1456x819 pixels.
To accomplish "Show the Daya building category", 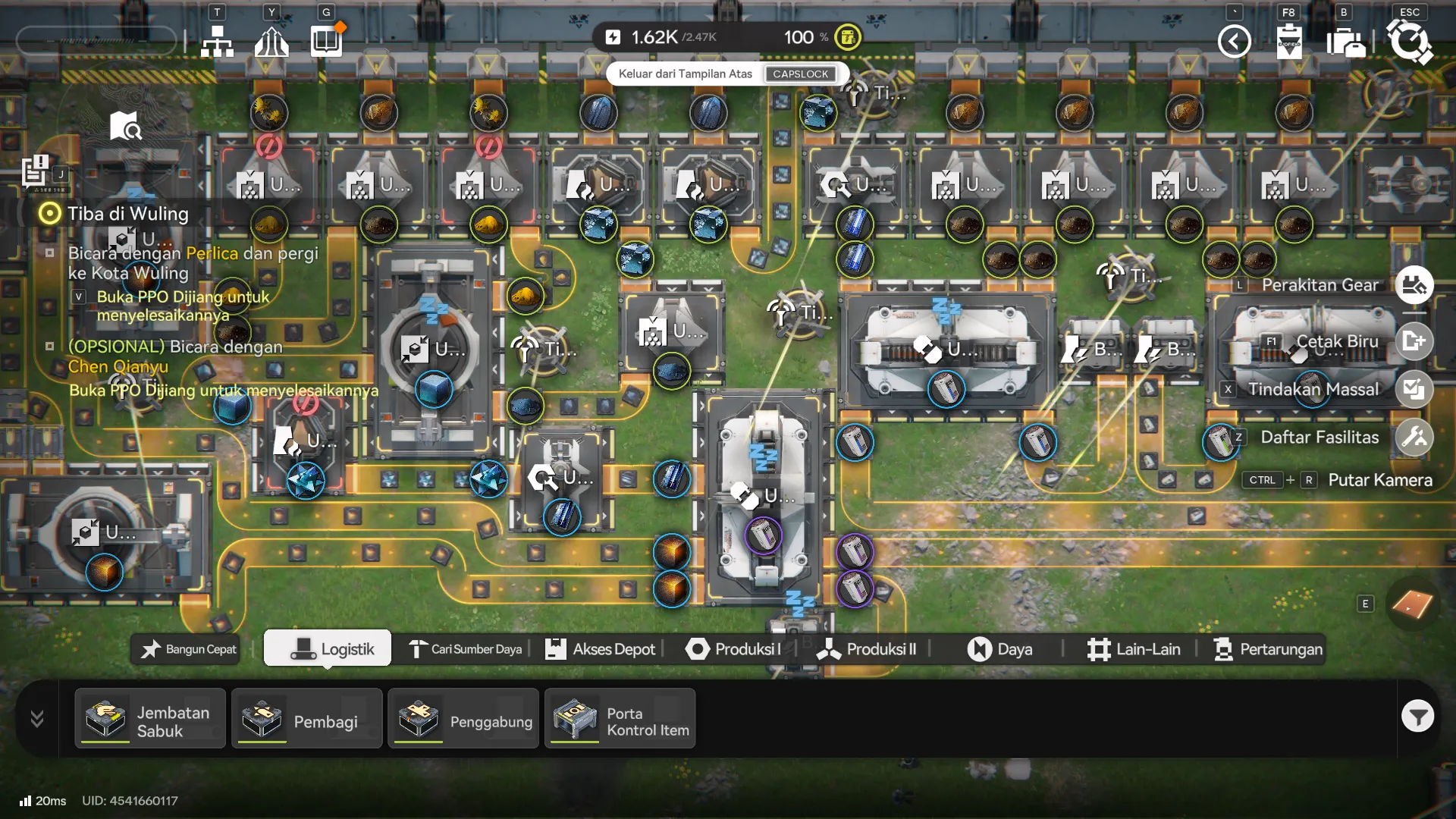I will click(x=999, y=649).
